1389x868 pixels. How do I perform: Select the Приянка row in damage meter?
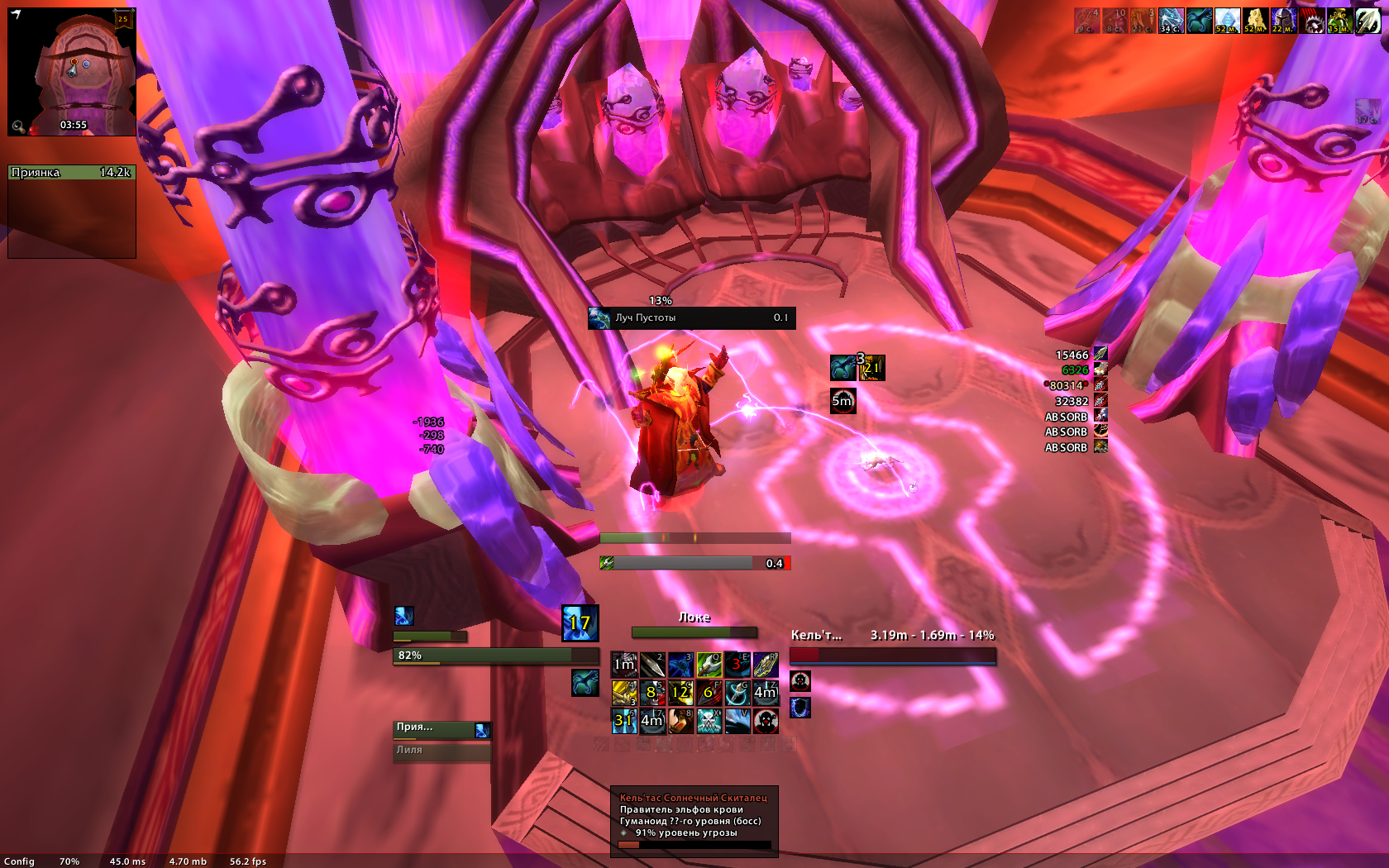(x=71, y=173)
